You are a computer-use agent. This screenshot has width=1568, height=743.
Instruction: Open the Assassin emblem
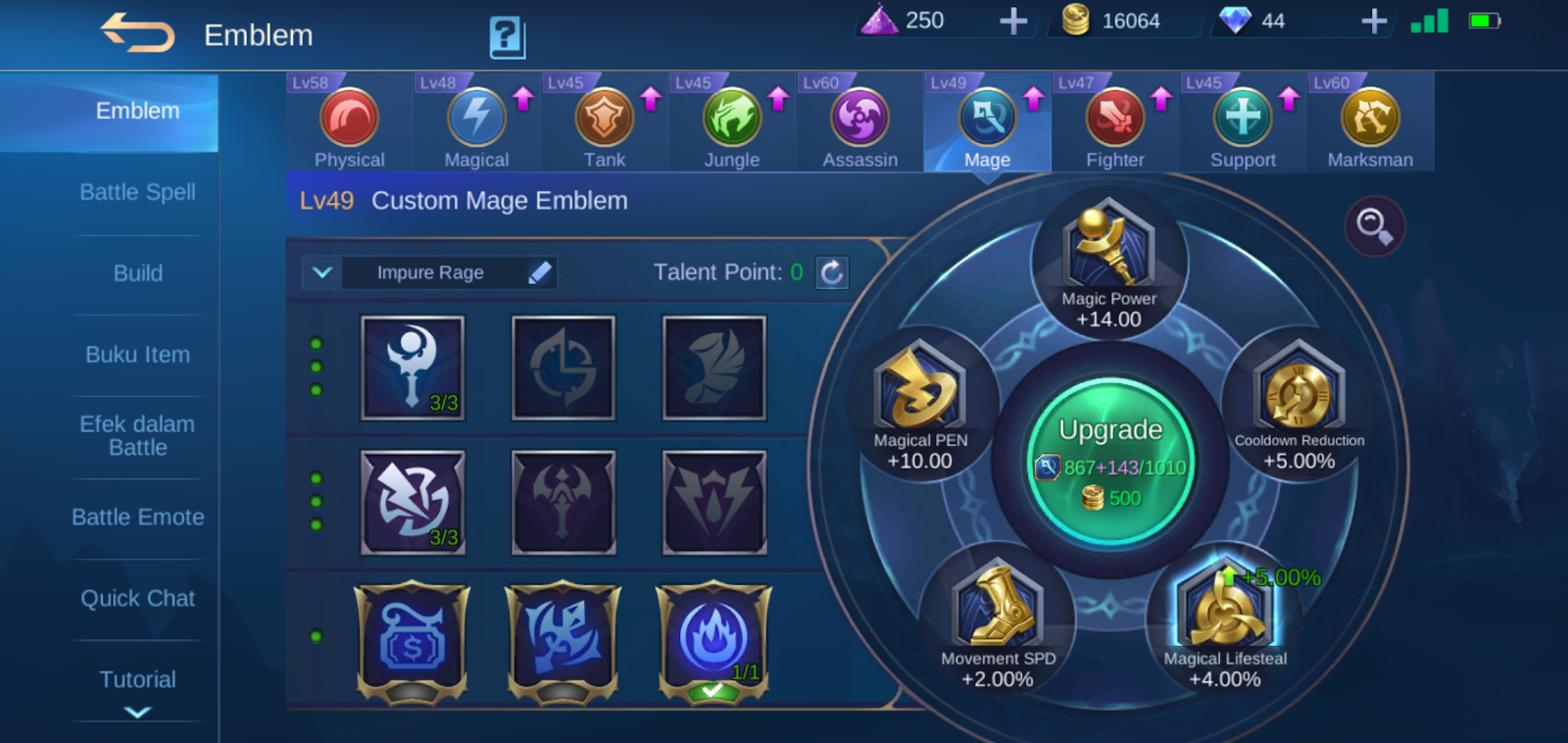coord(859,120)
